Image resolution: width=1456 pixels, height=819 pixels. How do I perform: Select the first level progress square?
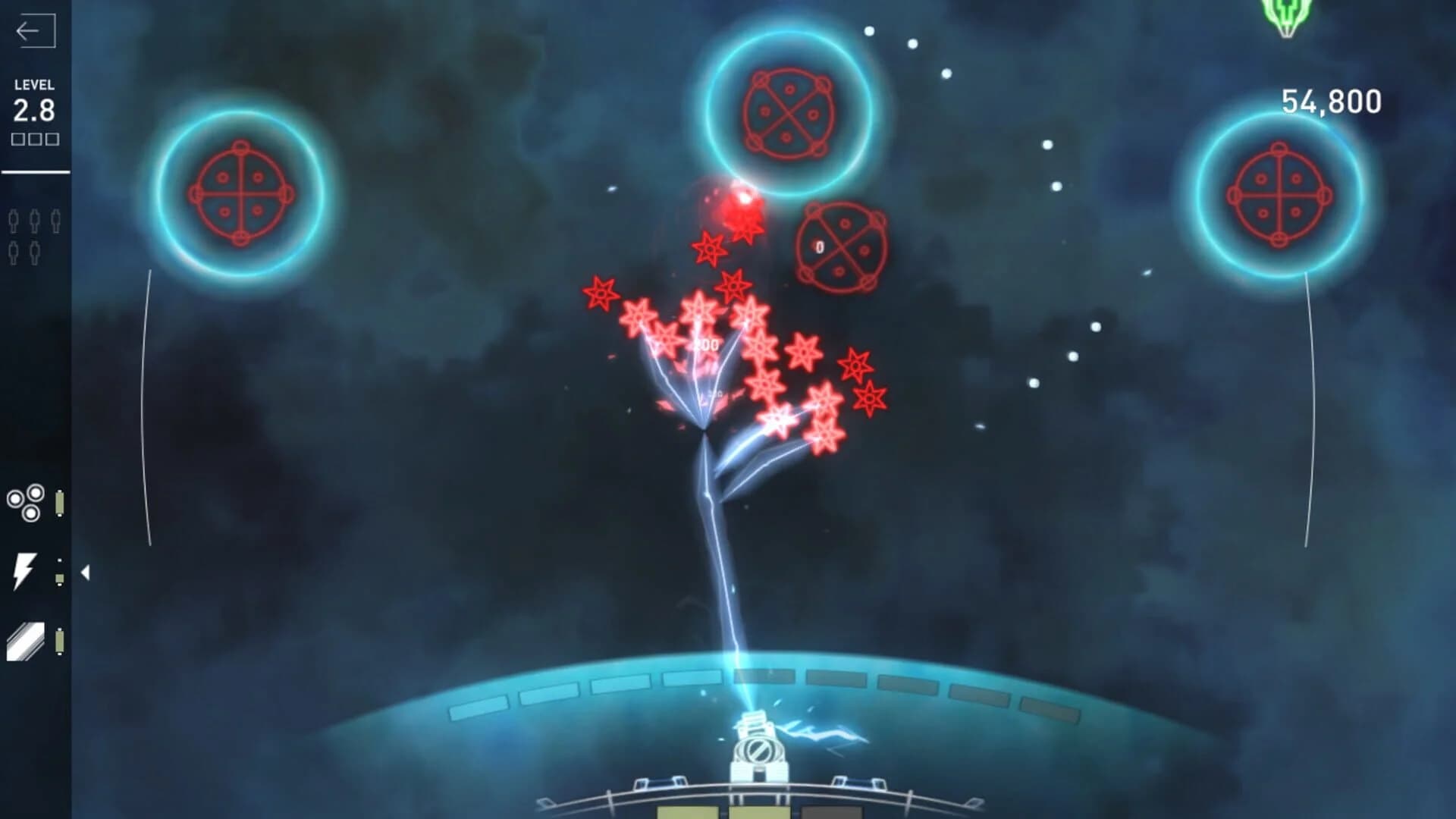pos(19,139)
